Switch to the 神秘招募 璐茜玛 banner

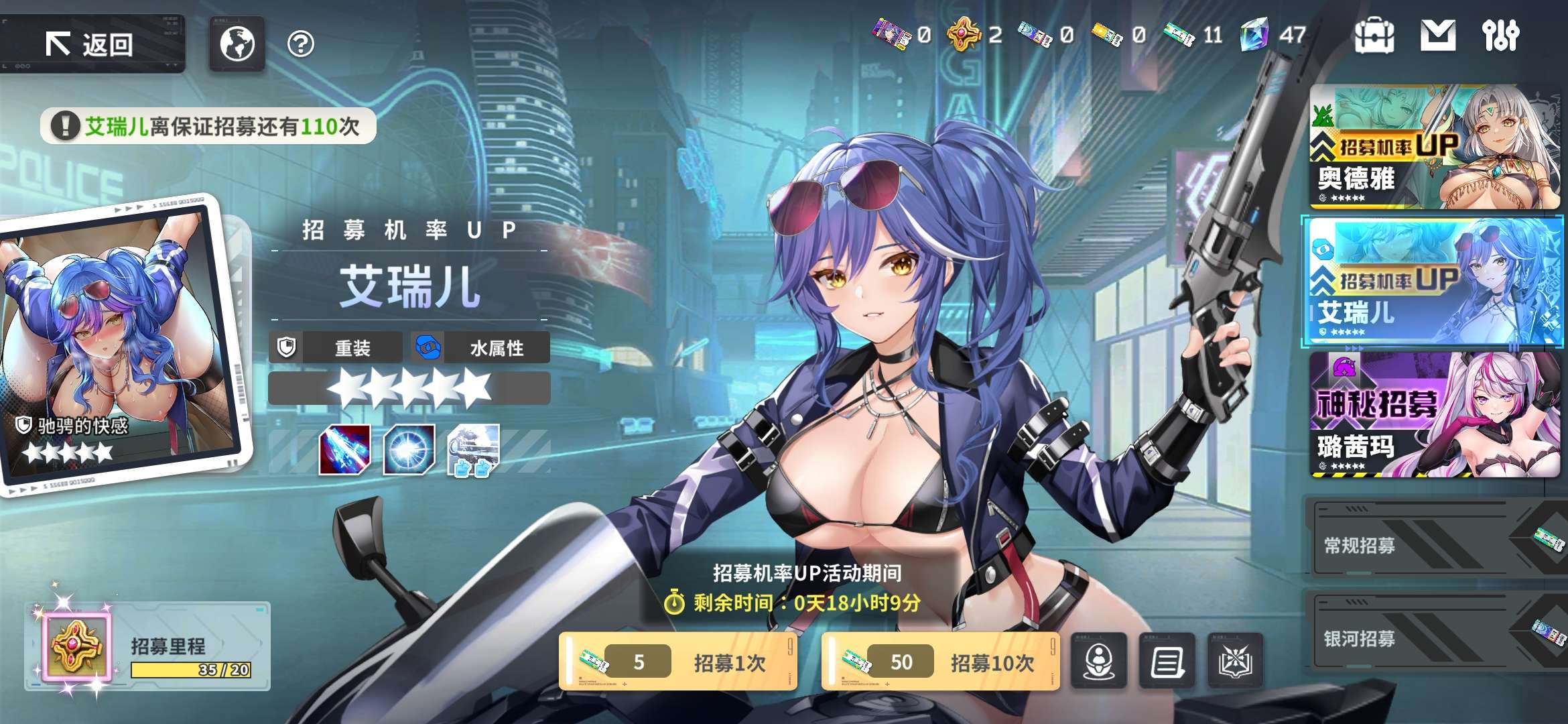click(x=1434, y=414)
